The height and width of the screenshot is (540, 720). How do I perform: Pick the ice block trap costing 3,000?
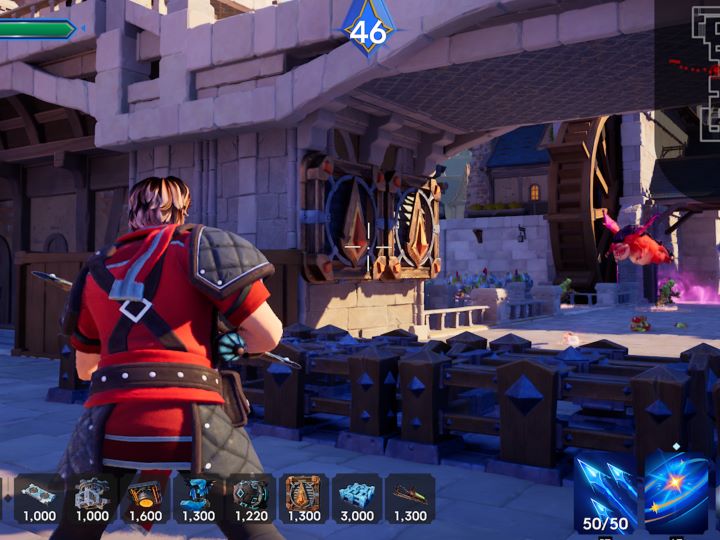point(357,498)
